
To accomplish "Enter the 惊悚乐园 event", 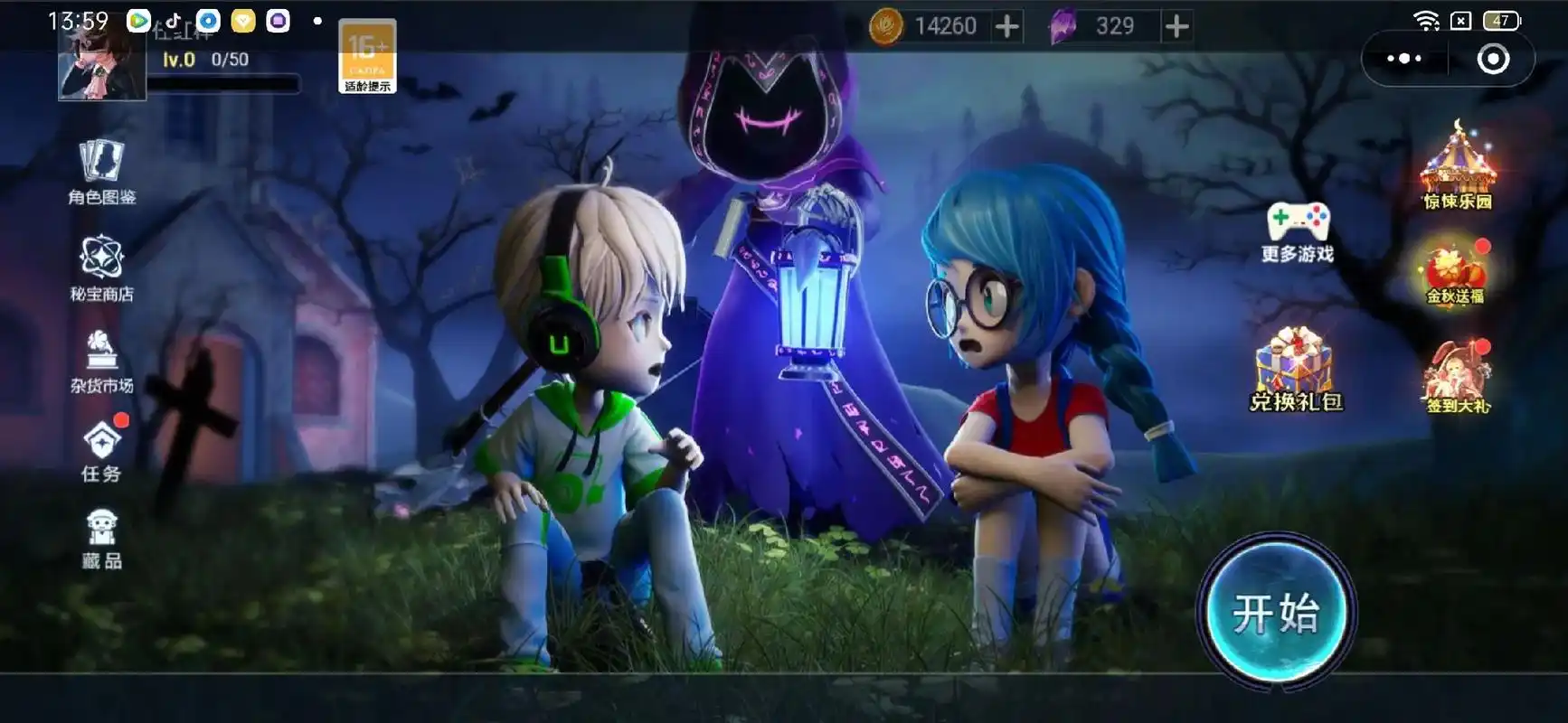I will (x=1457, y=168).
